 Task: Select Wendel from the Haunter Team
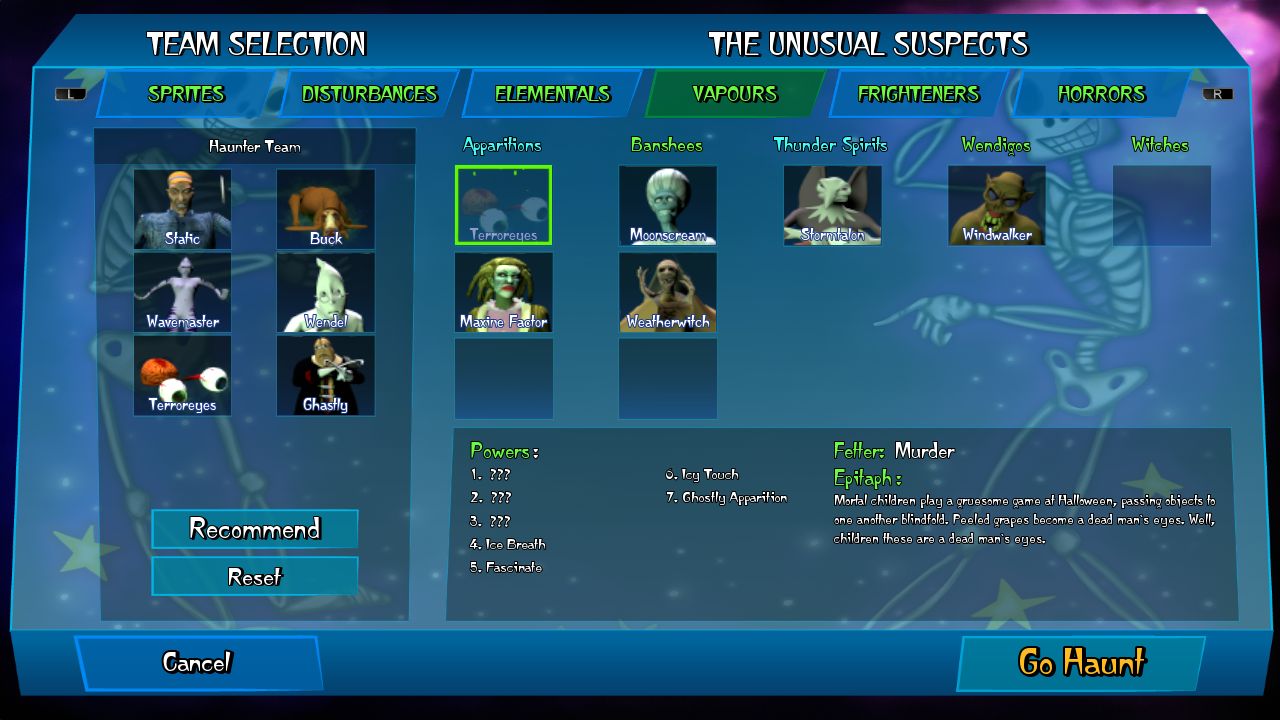(326, 293)
